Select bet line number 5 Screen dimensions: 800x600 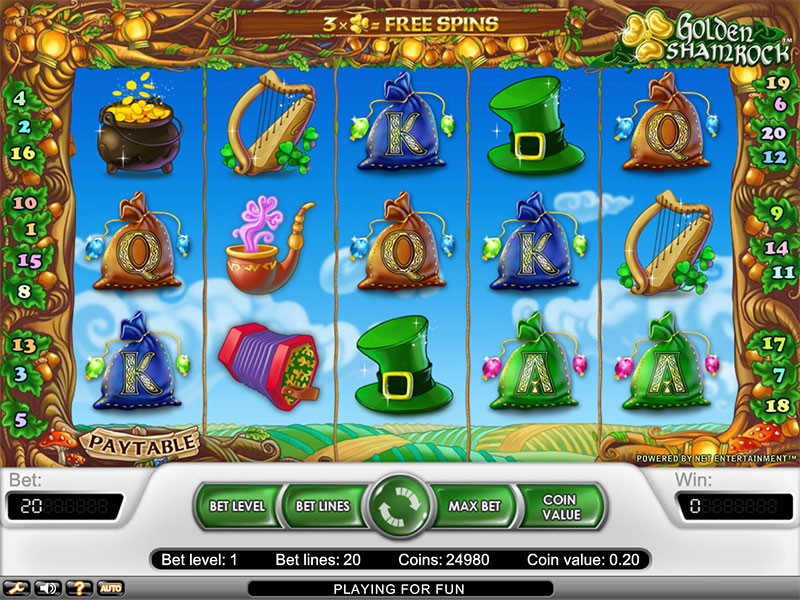click(x=19, y=420)
